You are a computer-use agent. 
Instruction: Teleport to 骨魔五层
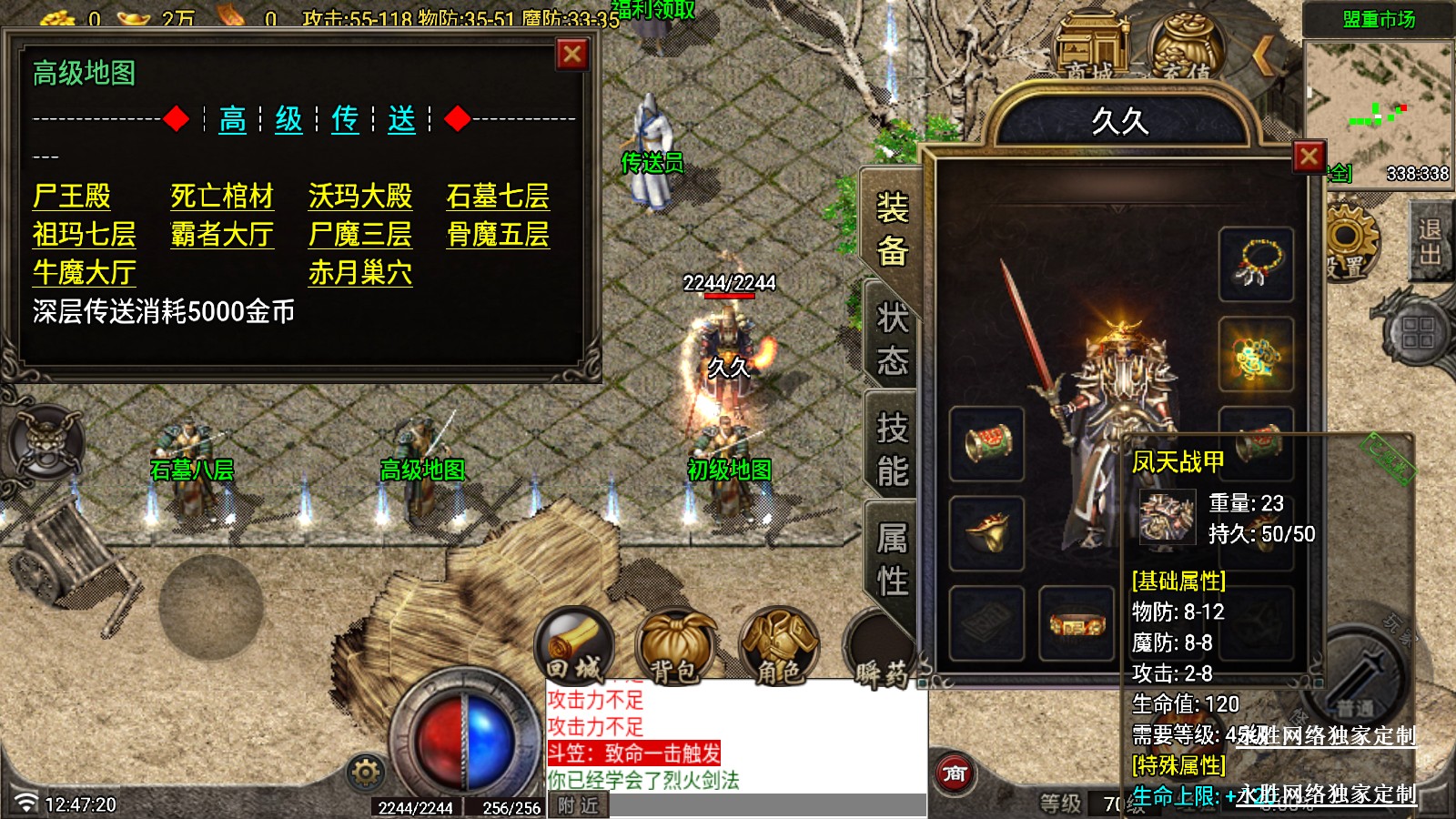point(498,235)
